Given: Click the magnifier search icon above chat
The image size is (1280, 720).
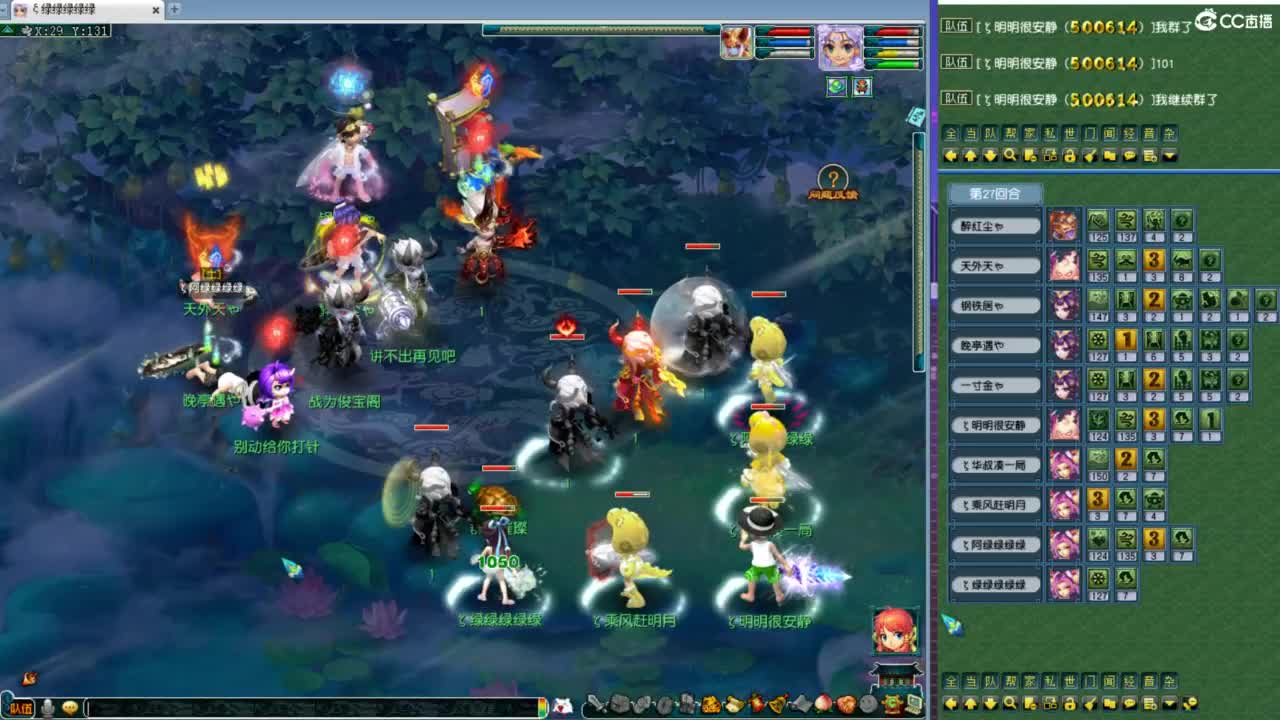Looking at the screenshot, I should (1010, 155).
